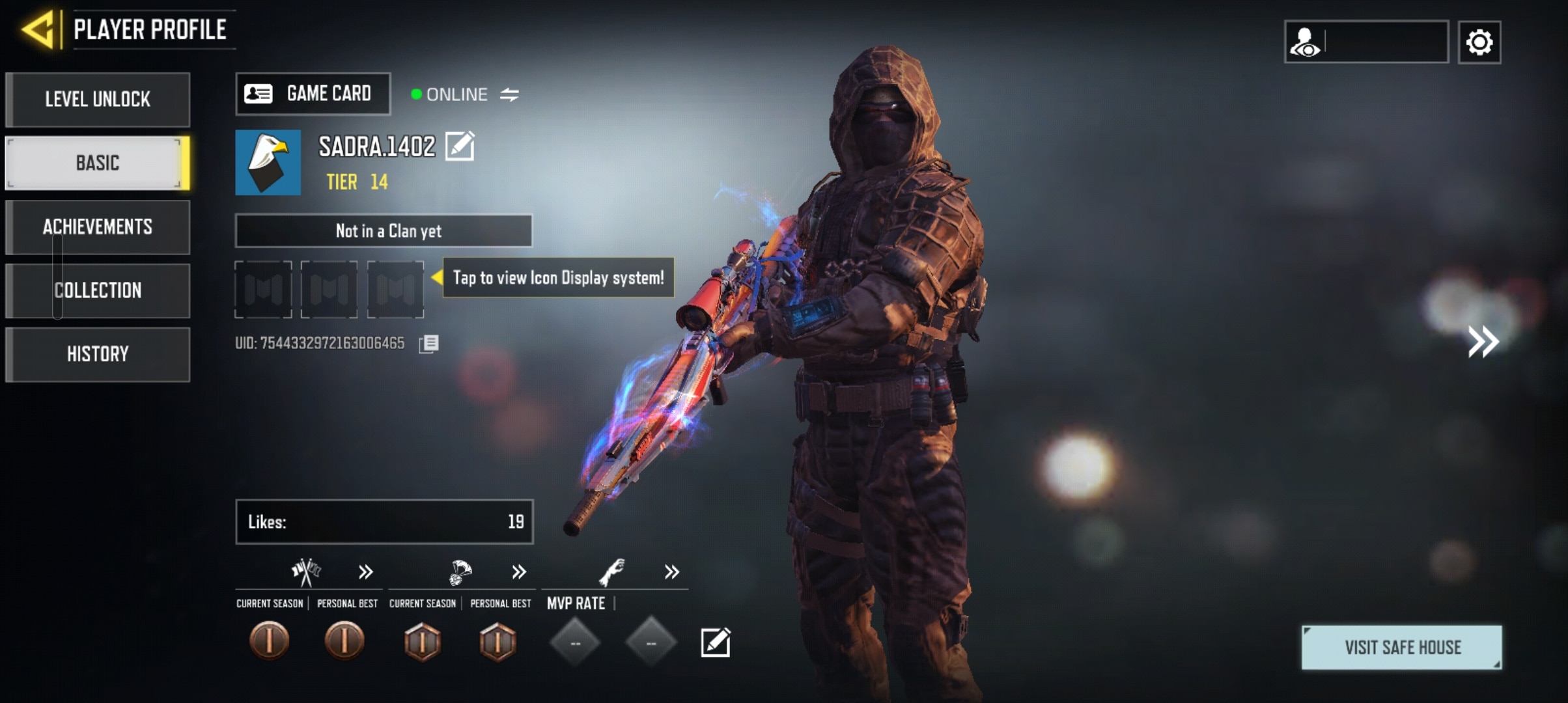Image resolution: width=1568 pixels, height=703 pixels.
Task: Click the eagle profile avatar
Action: tap(268, 163)
